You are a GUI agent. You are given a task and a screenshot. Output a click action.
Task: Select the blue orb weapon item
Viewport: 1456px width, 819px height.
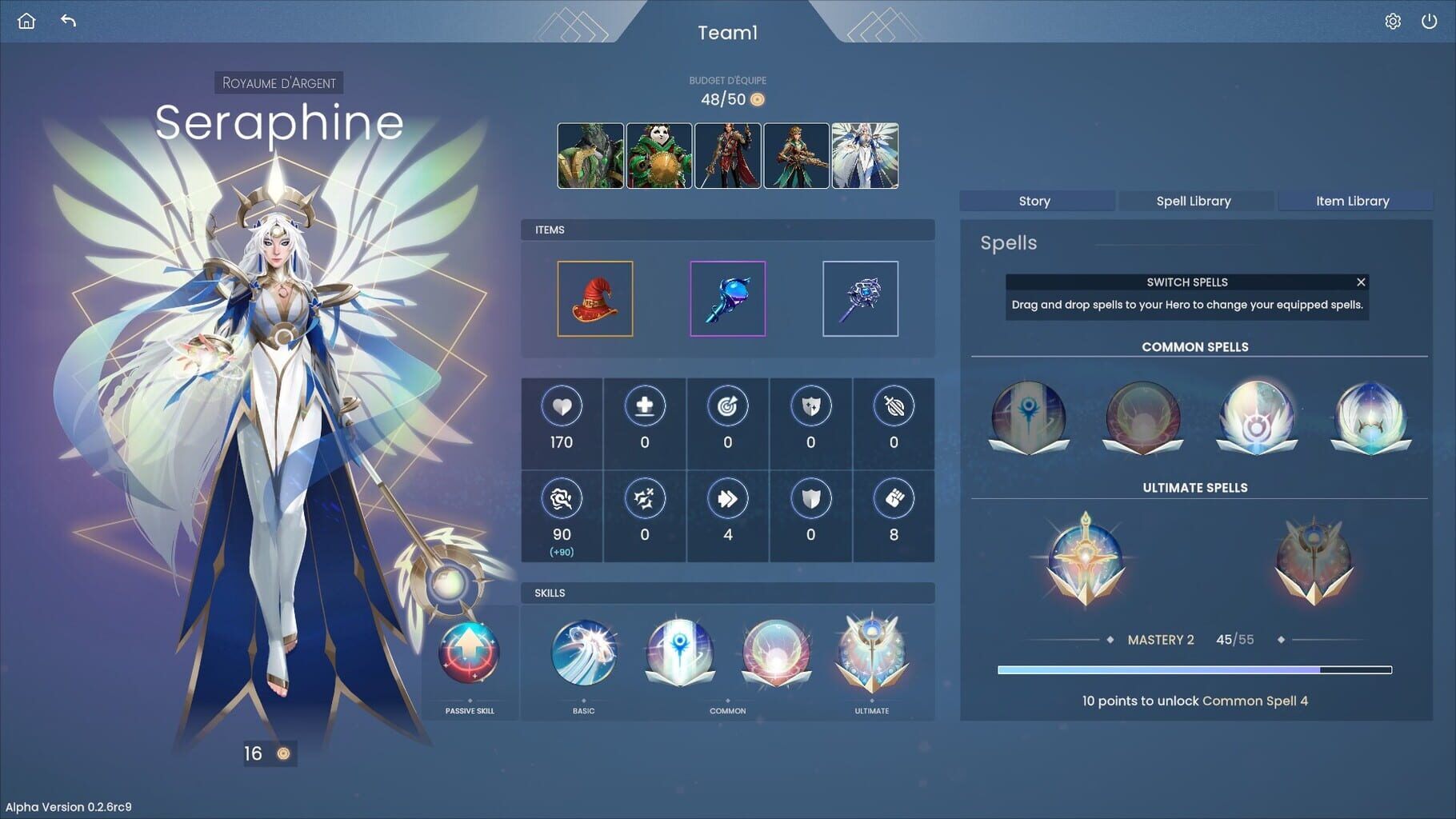[727, 299]
